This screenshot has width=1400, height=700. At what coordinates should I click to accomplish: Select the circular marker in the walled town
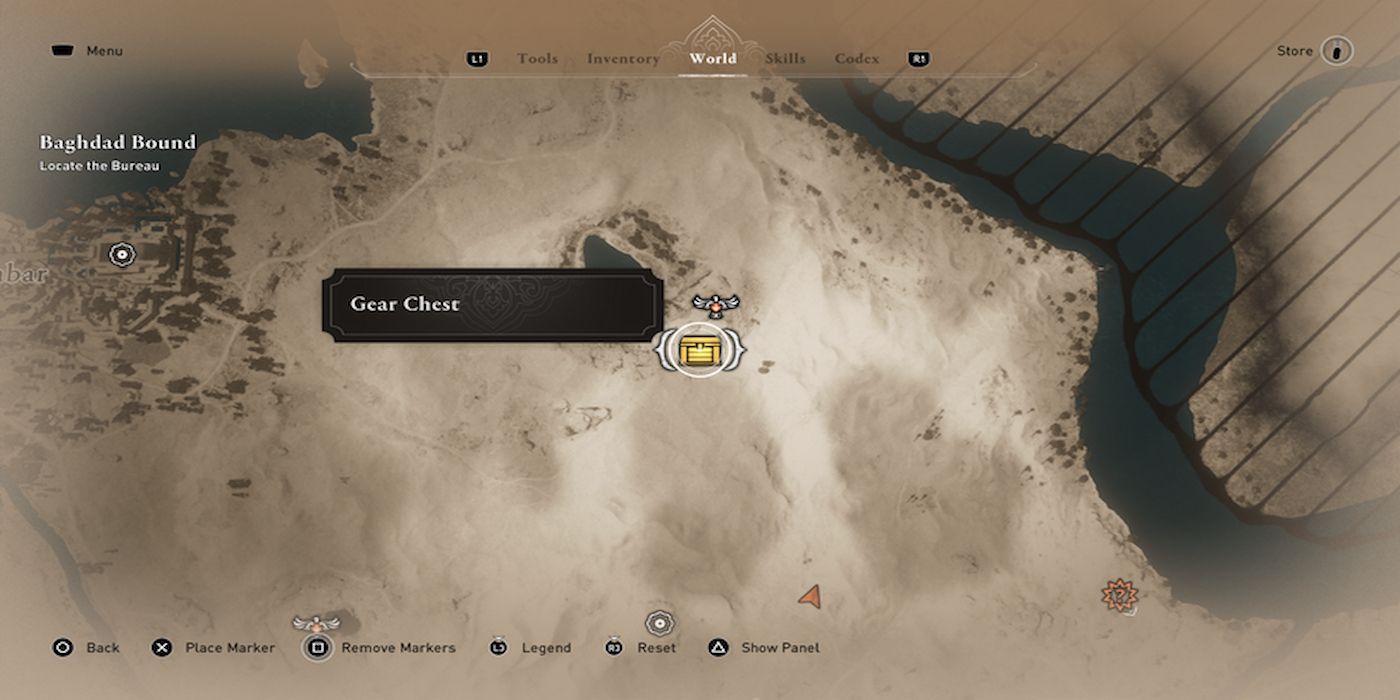click(122, 254)
